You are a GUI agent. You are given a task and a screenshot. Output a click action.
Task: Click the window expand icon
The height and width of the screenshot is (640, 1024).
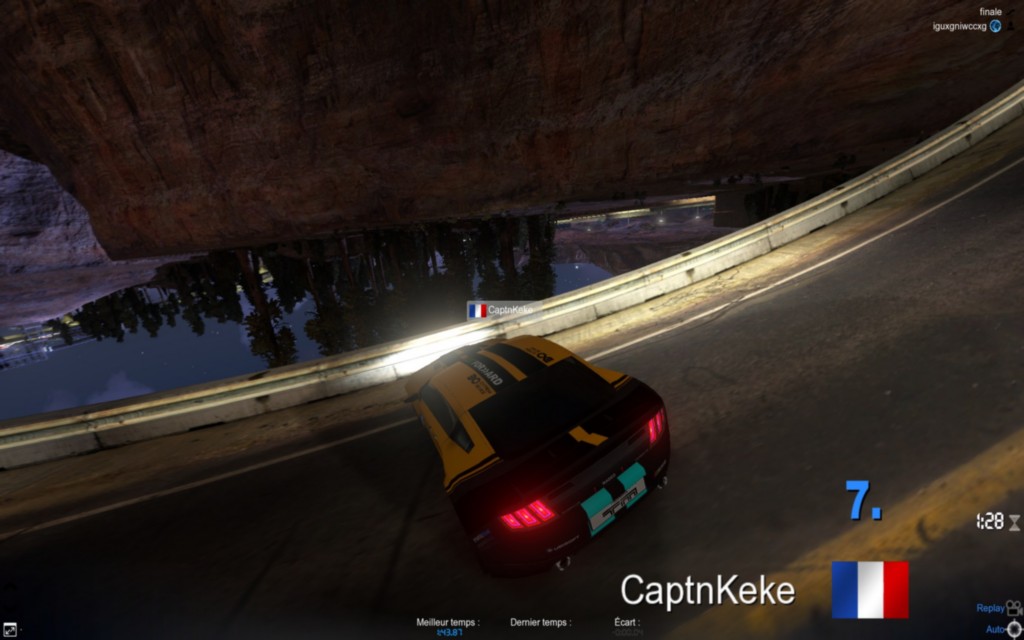[9, 629]
